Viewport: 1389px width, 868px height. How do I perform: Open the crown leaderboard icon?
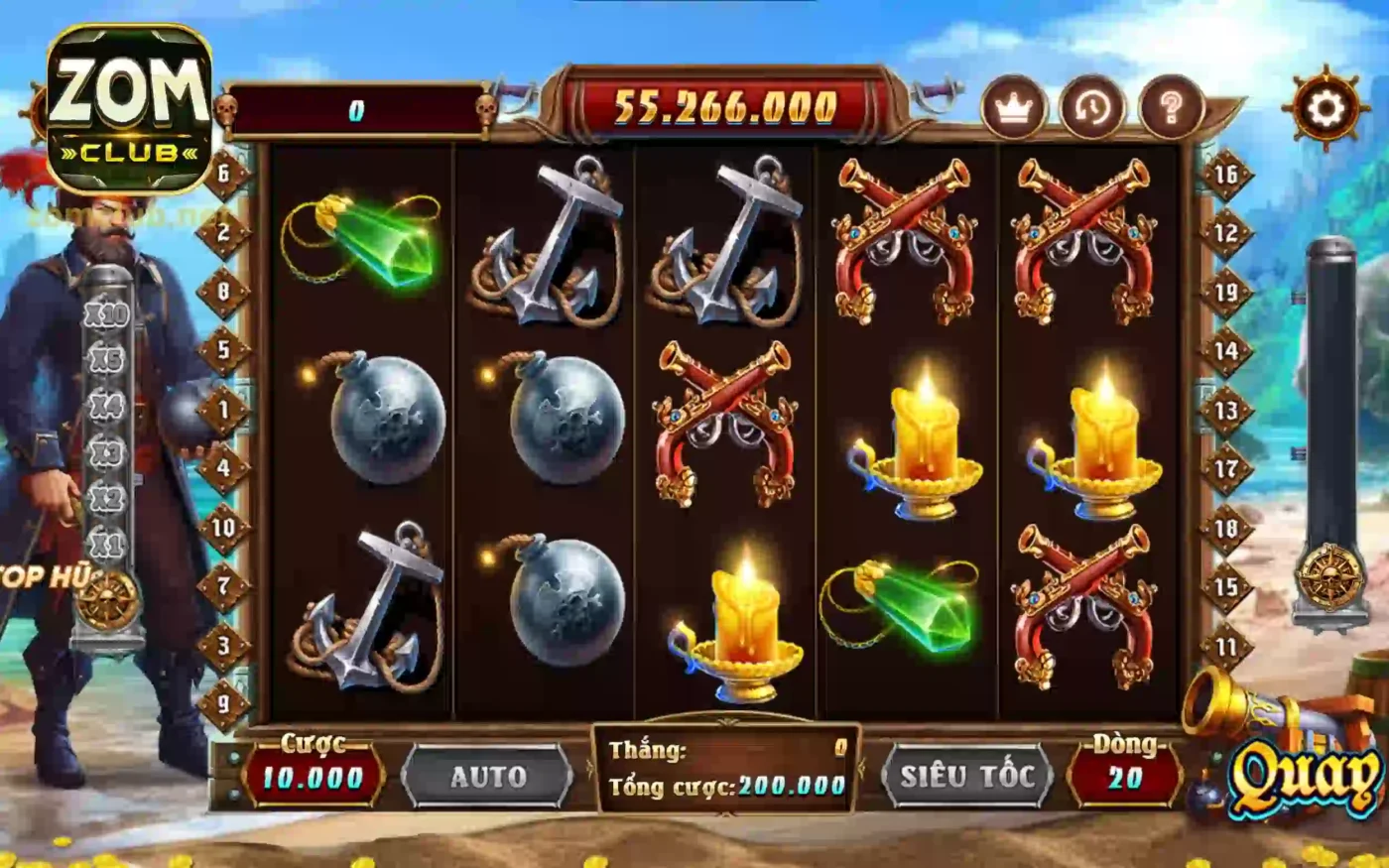point(1013,107)
